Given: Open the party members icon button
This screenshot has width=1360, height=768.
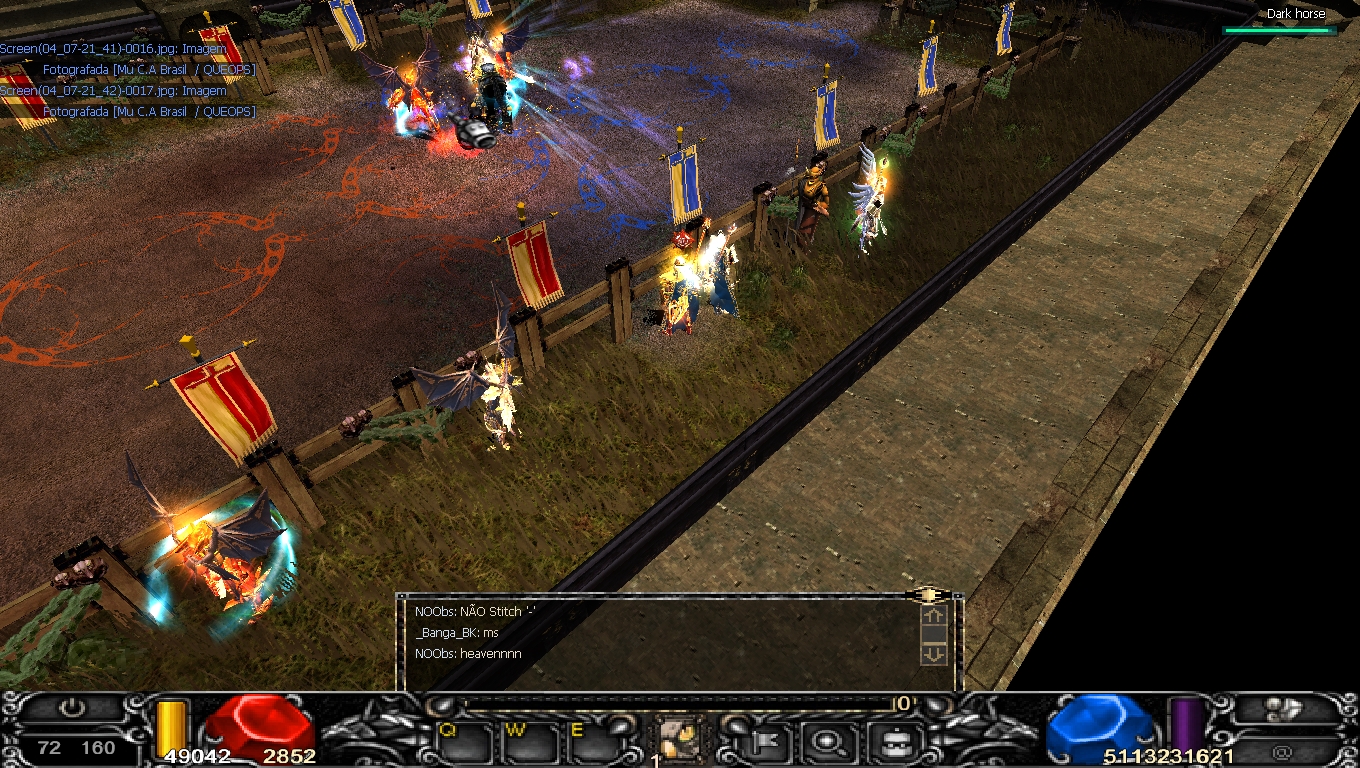Looking at the screenshot, I should click(1283, 709).
